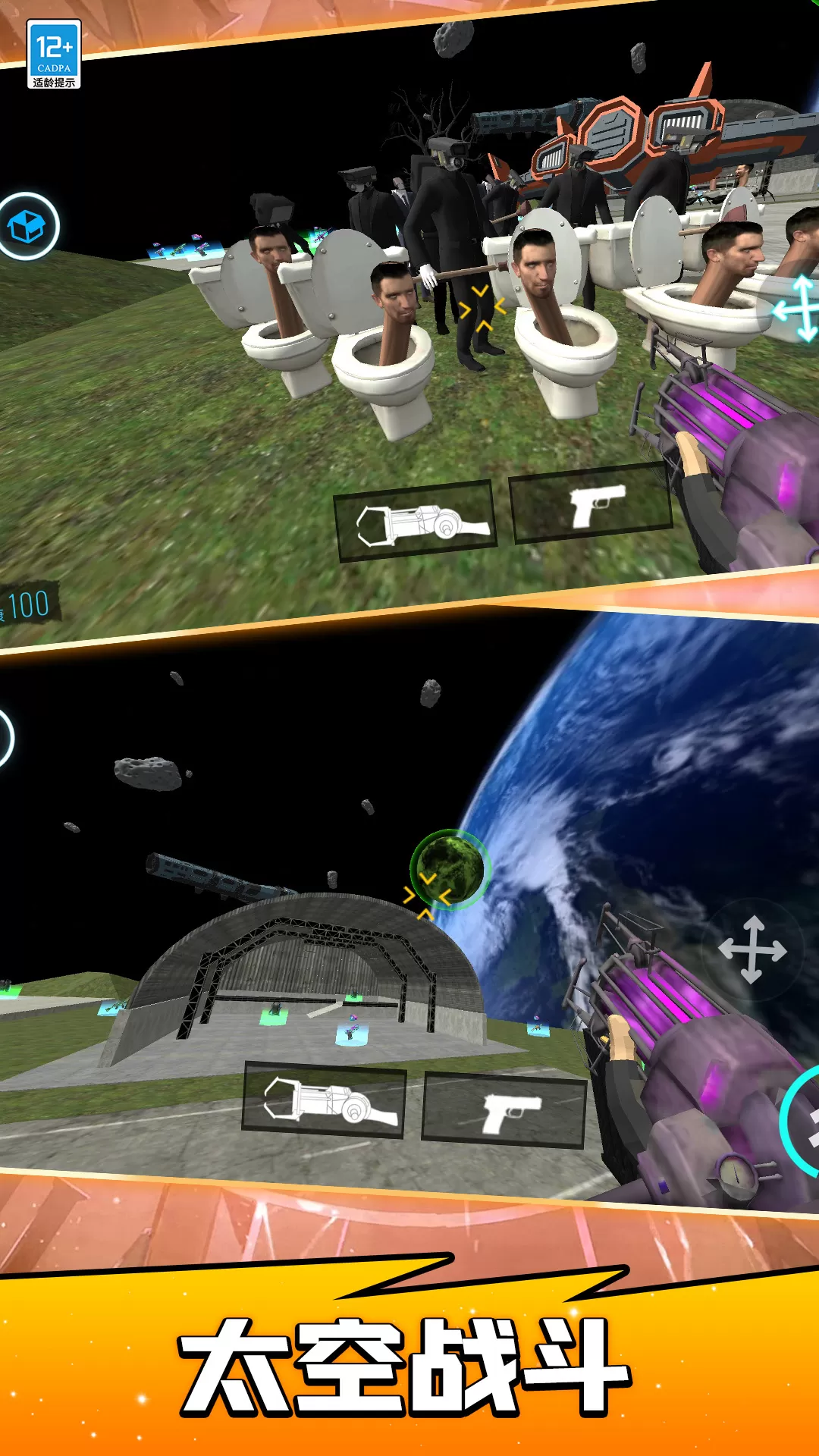Screen dimensions: 819x1456
Task: Activate the cyan ring button by the purple gun
Action: [802, 1121]
